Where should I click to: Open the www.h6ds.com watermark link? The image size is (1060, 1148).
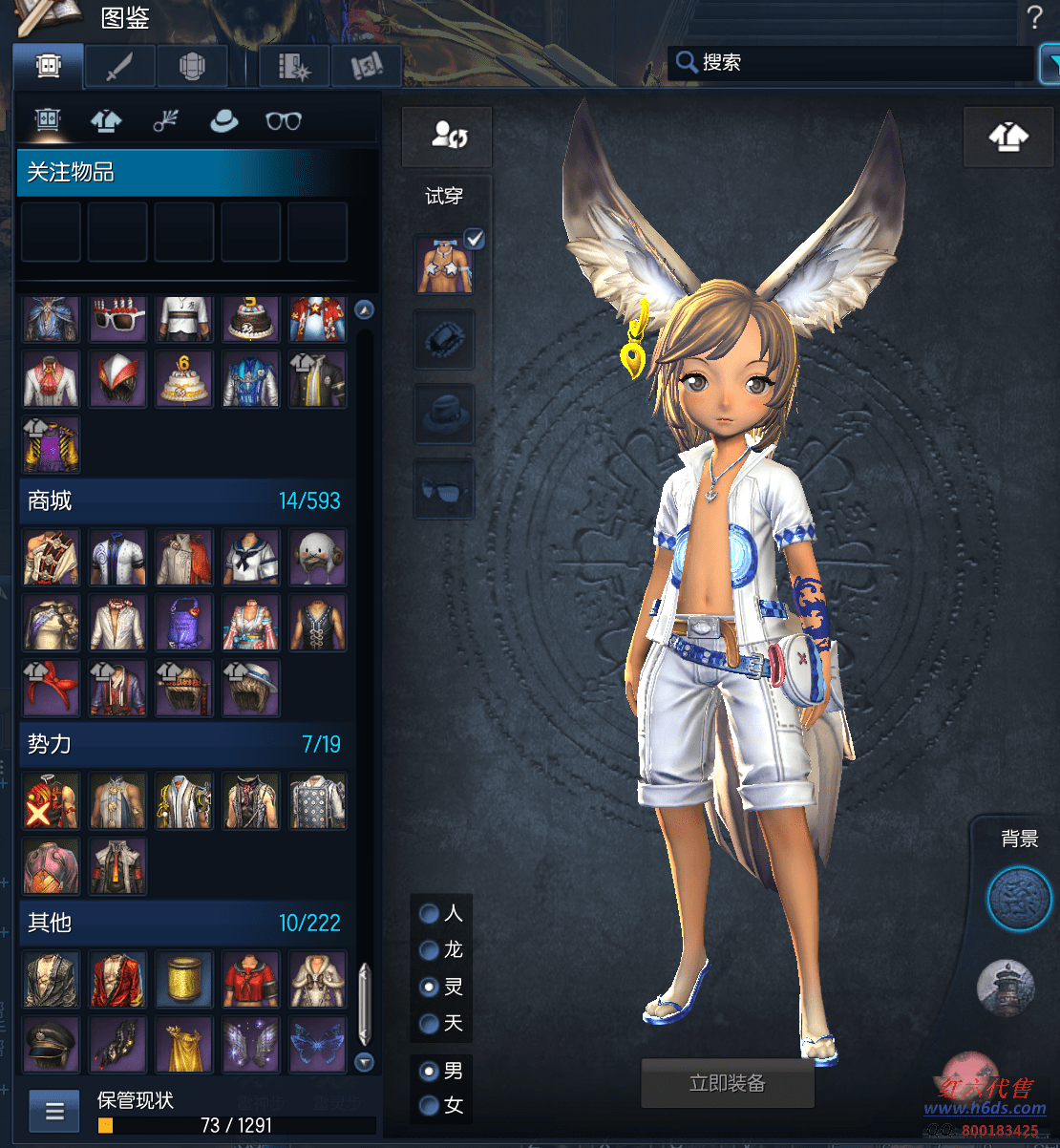tap(985, 1108)
